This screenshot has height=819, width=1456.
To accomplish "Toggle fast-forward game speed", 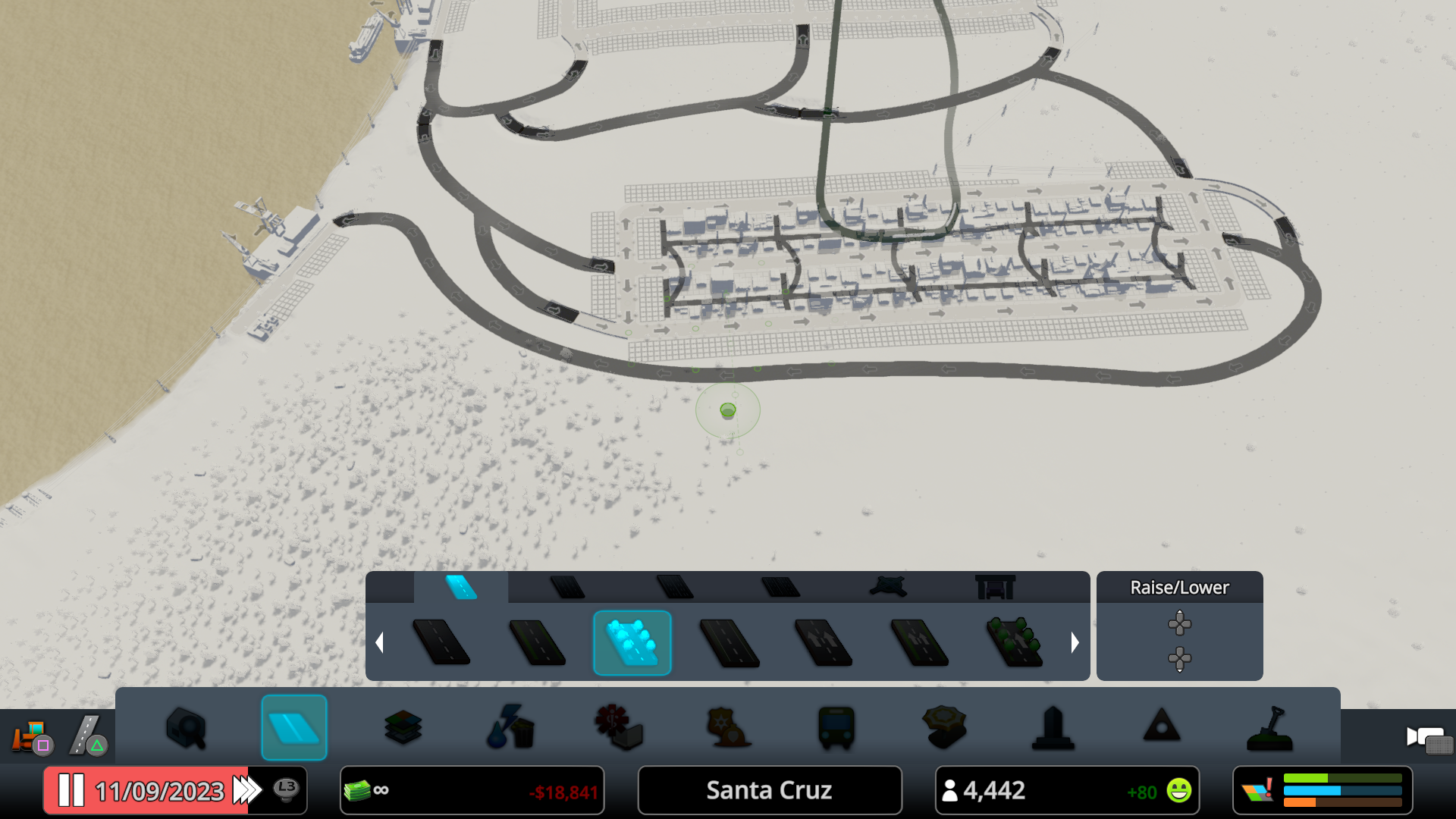I will point(244,790).
